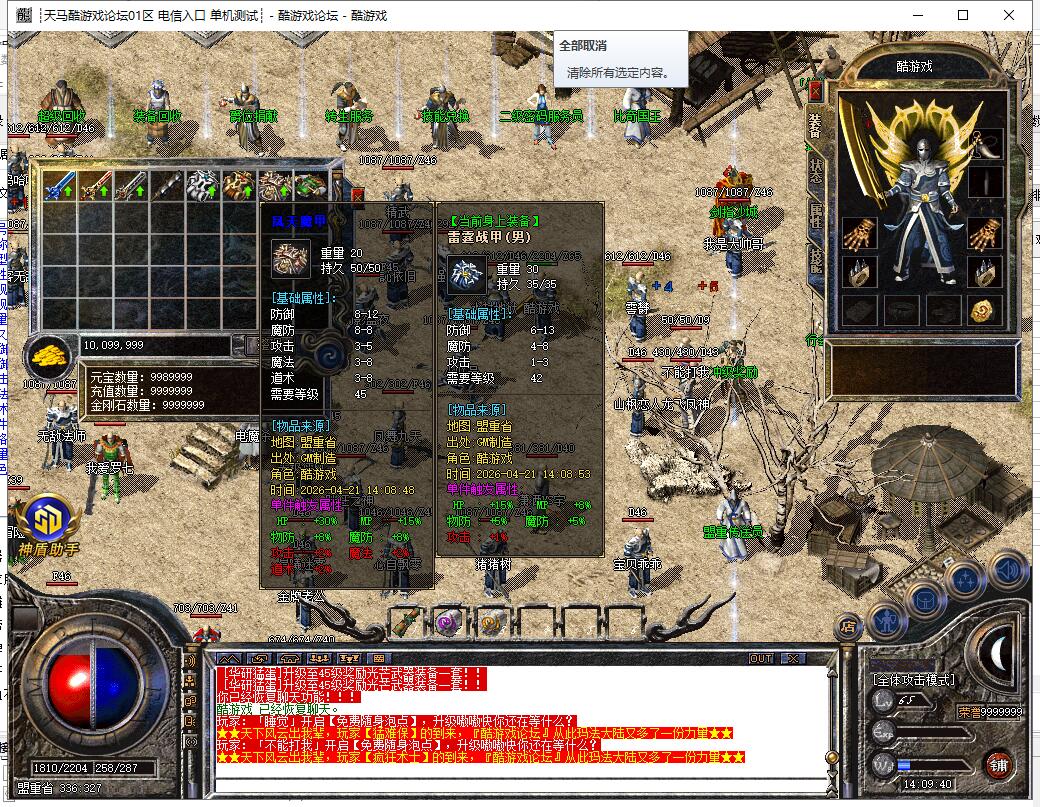
Task: Select the equipped horn necklace slot
Action: pos(985,144)
